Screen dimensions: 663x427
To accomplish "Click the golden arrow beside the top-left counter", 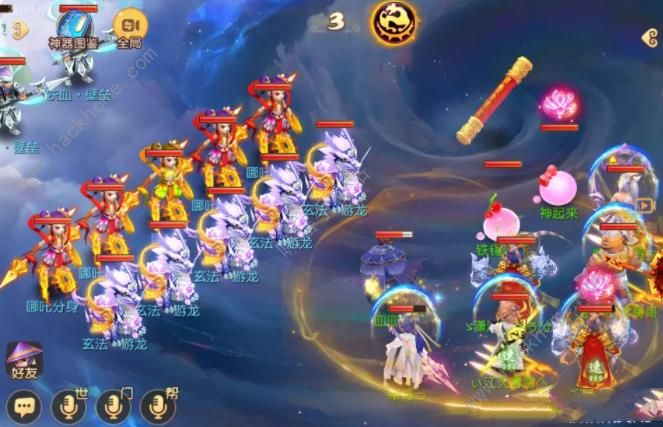I will point(20,30).
